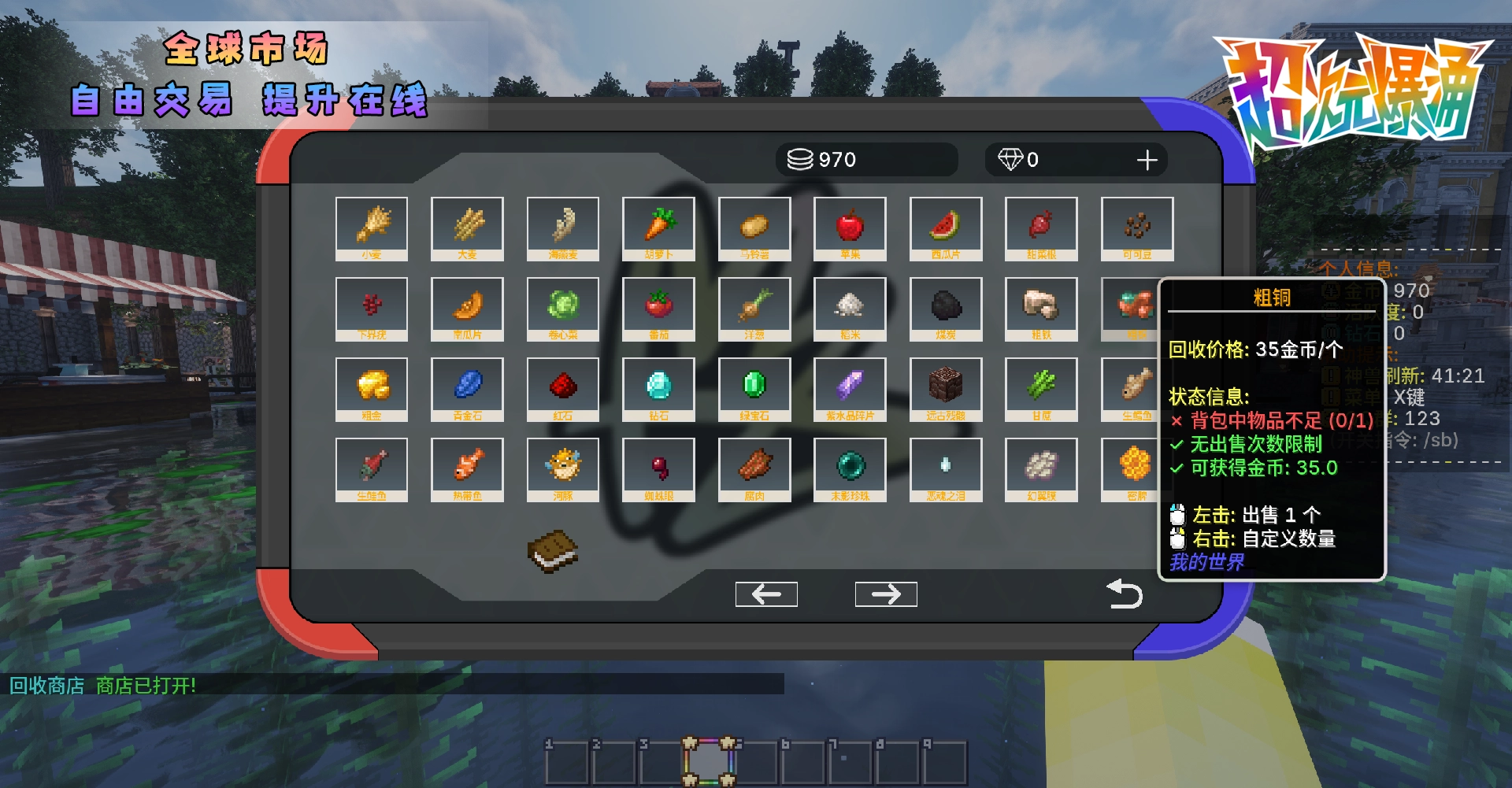Go to the next shop page

point(886,594)
